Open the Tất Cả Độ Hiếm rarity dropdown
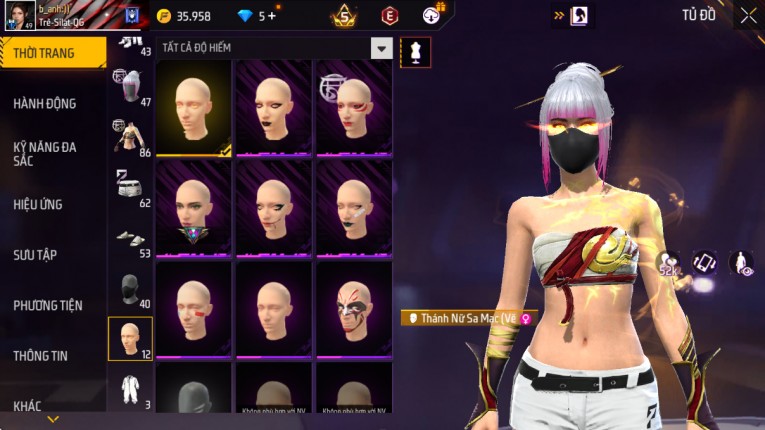765x430 pixels. point(381,48)
